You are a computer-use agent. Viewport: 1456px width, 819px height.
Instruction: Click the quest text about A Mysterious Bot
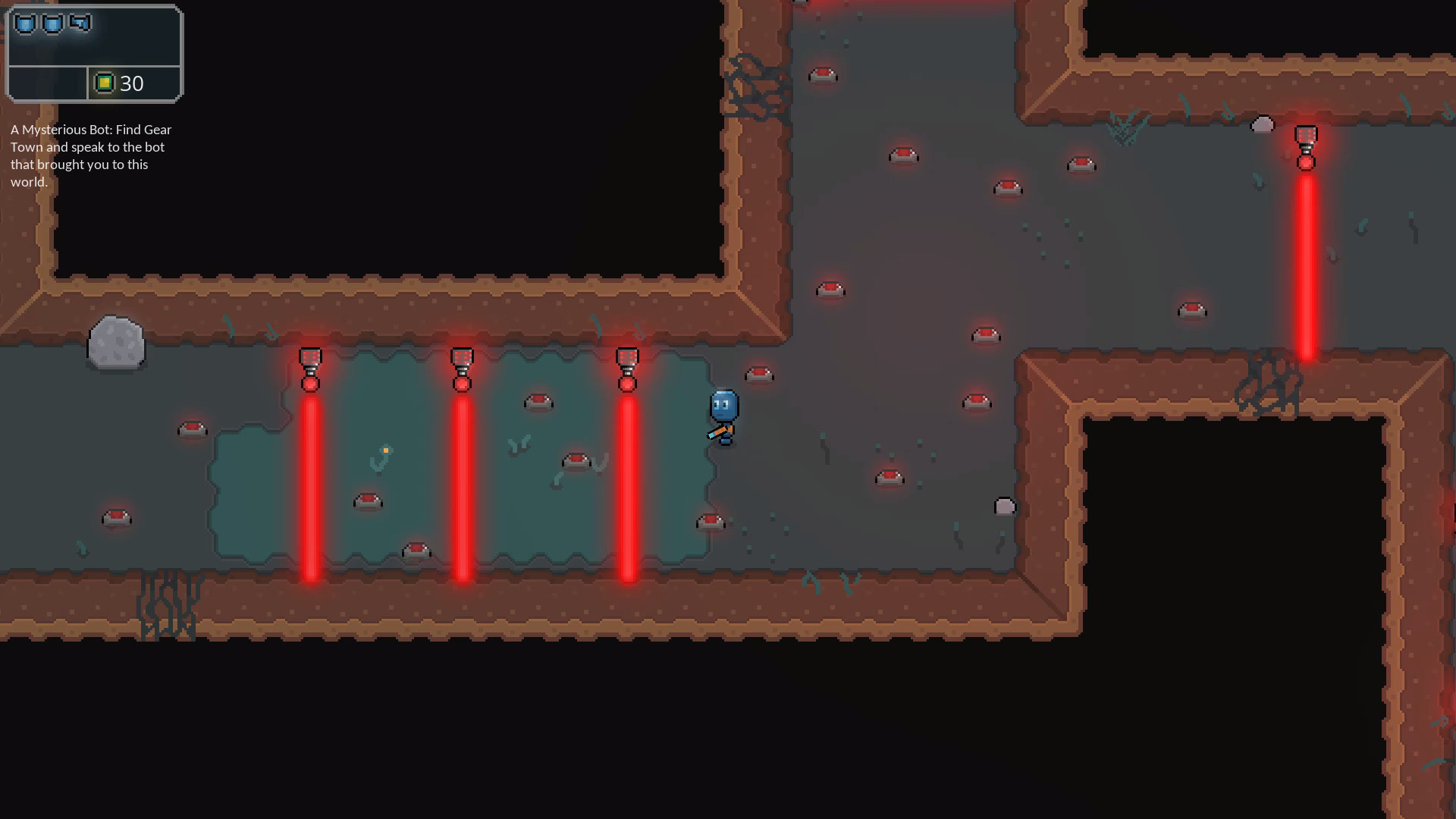(91, 155)
